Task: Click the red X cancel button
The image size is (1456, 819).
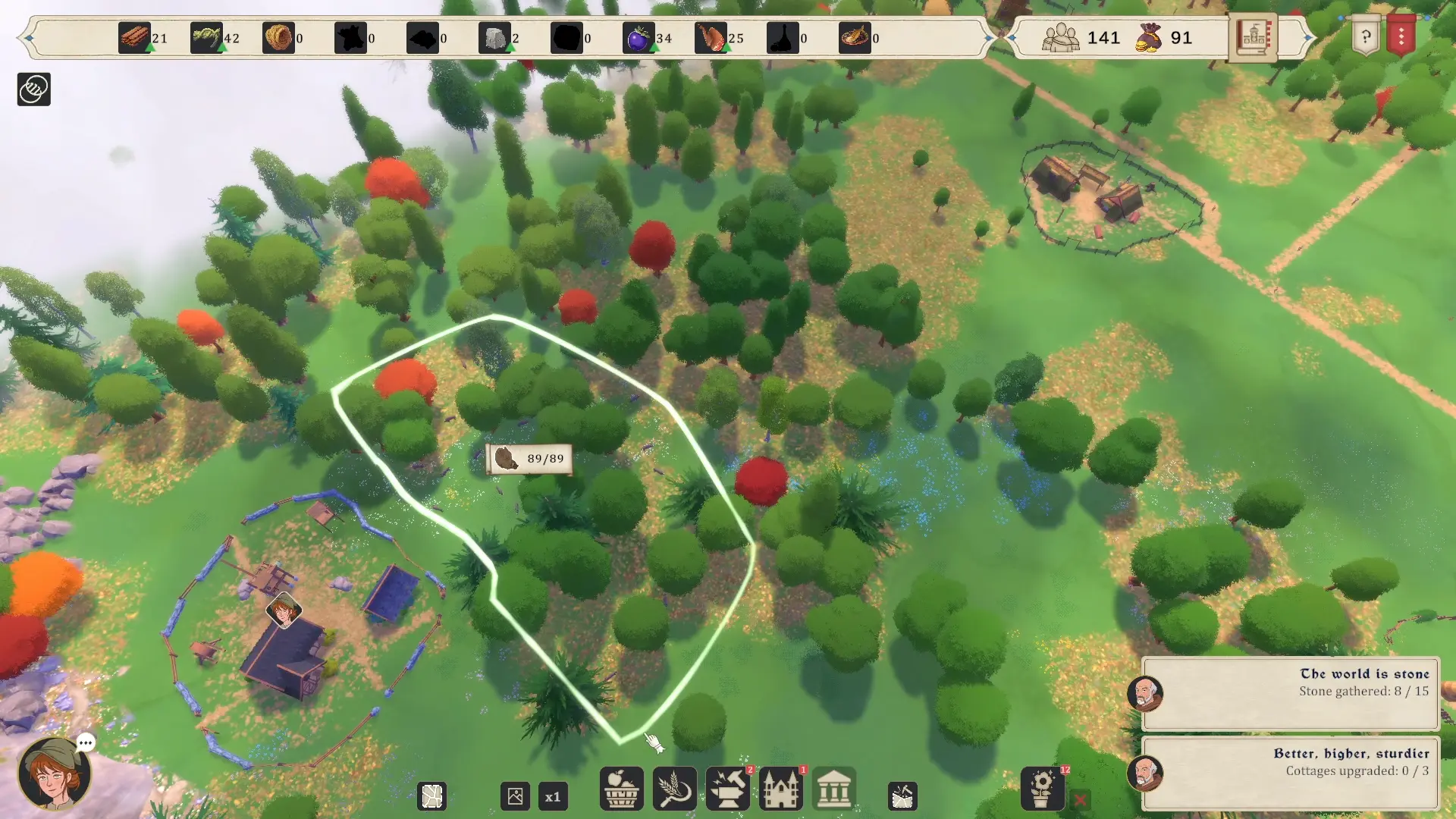Action: click(x=1081, y=799)
